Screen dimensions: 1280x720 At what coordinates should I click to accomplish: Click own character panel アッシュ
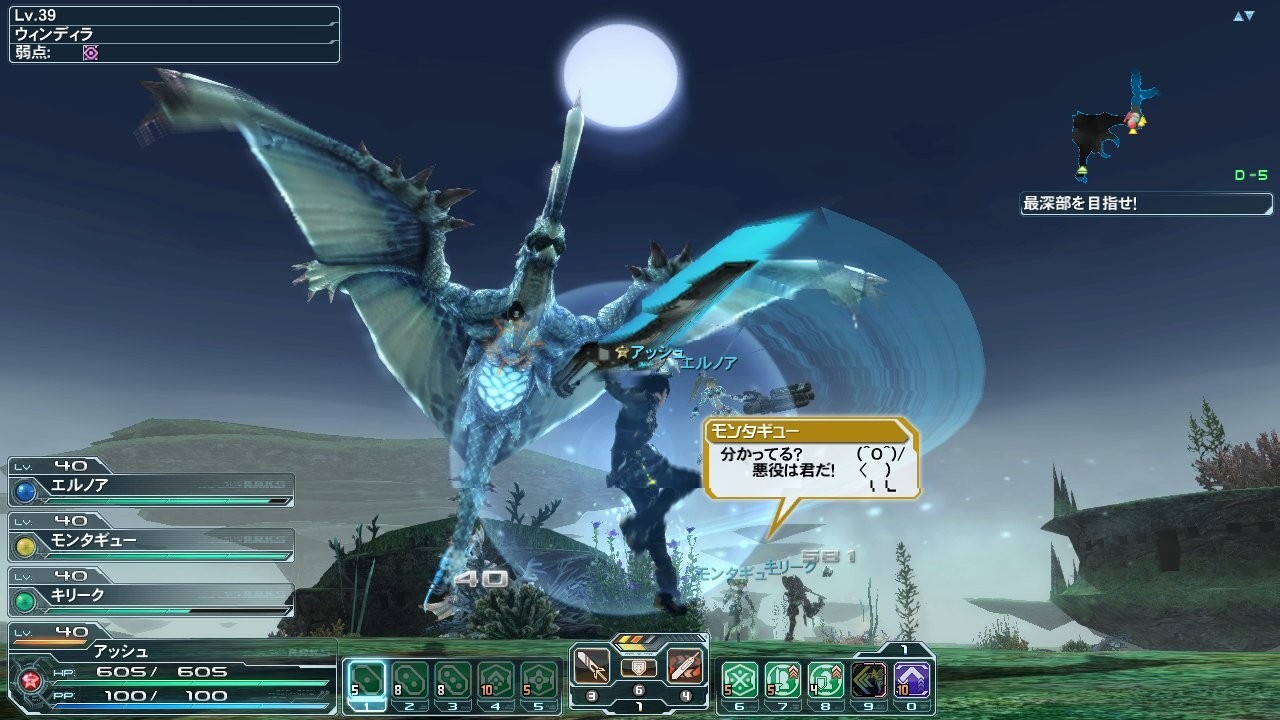click(172, 670)
